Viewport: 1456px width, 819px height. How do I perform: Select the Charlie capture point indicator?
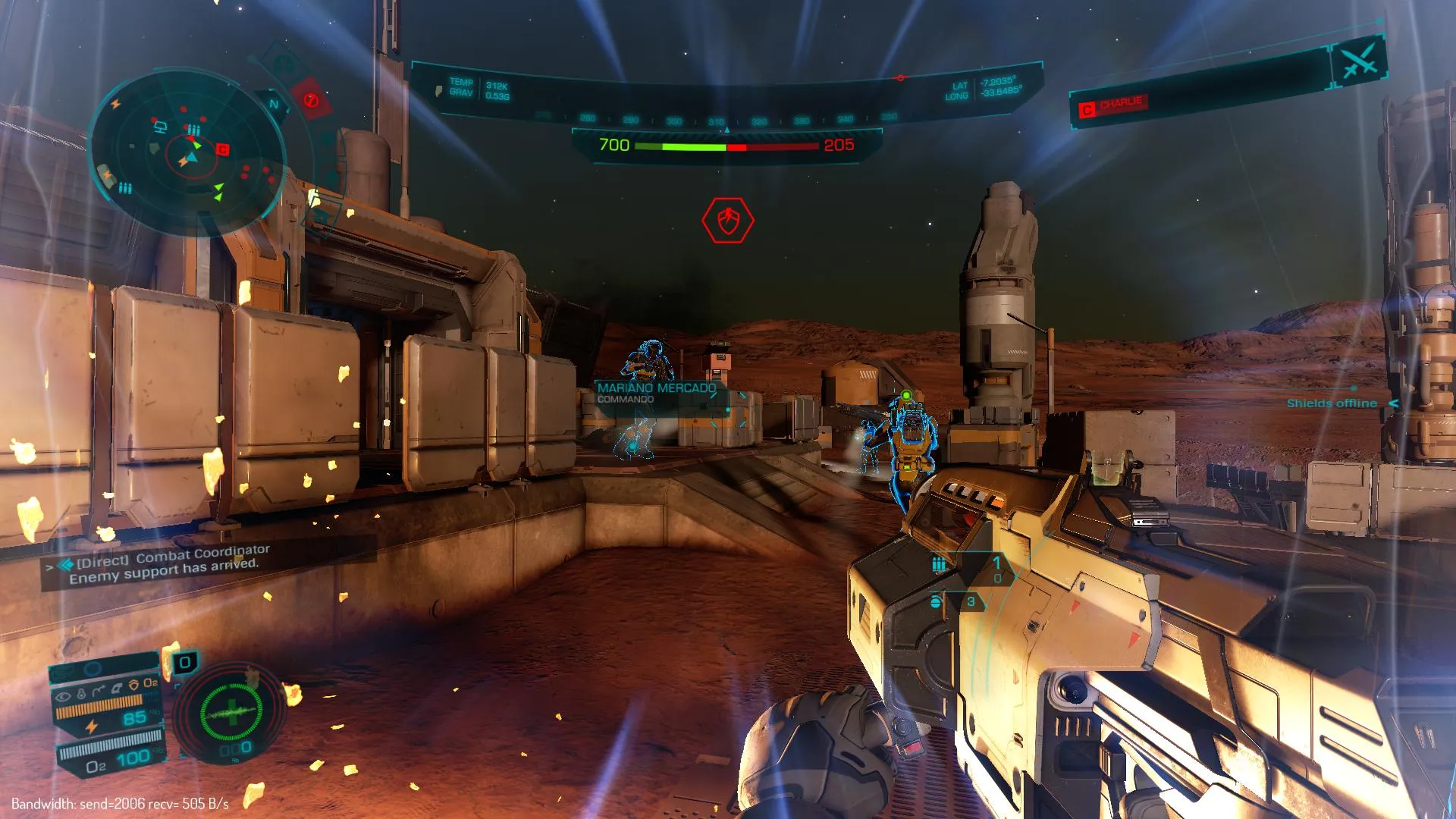tap(1112, 105)
